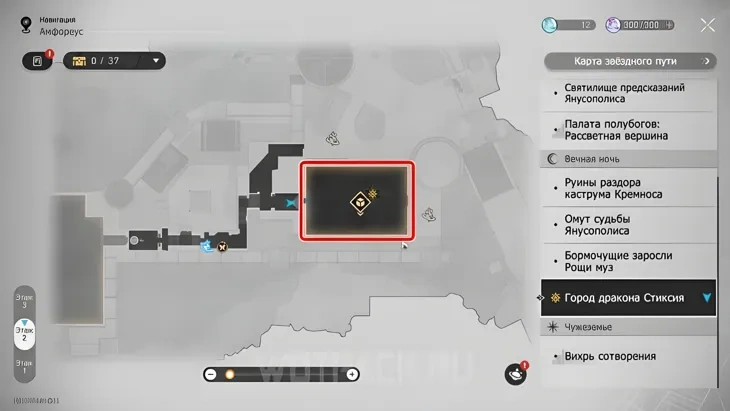This screenshot has height=411, width=730.
Task: Expand the treasure chest counter dropdown
Action: [157, 61]
